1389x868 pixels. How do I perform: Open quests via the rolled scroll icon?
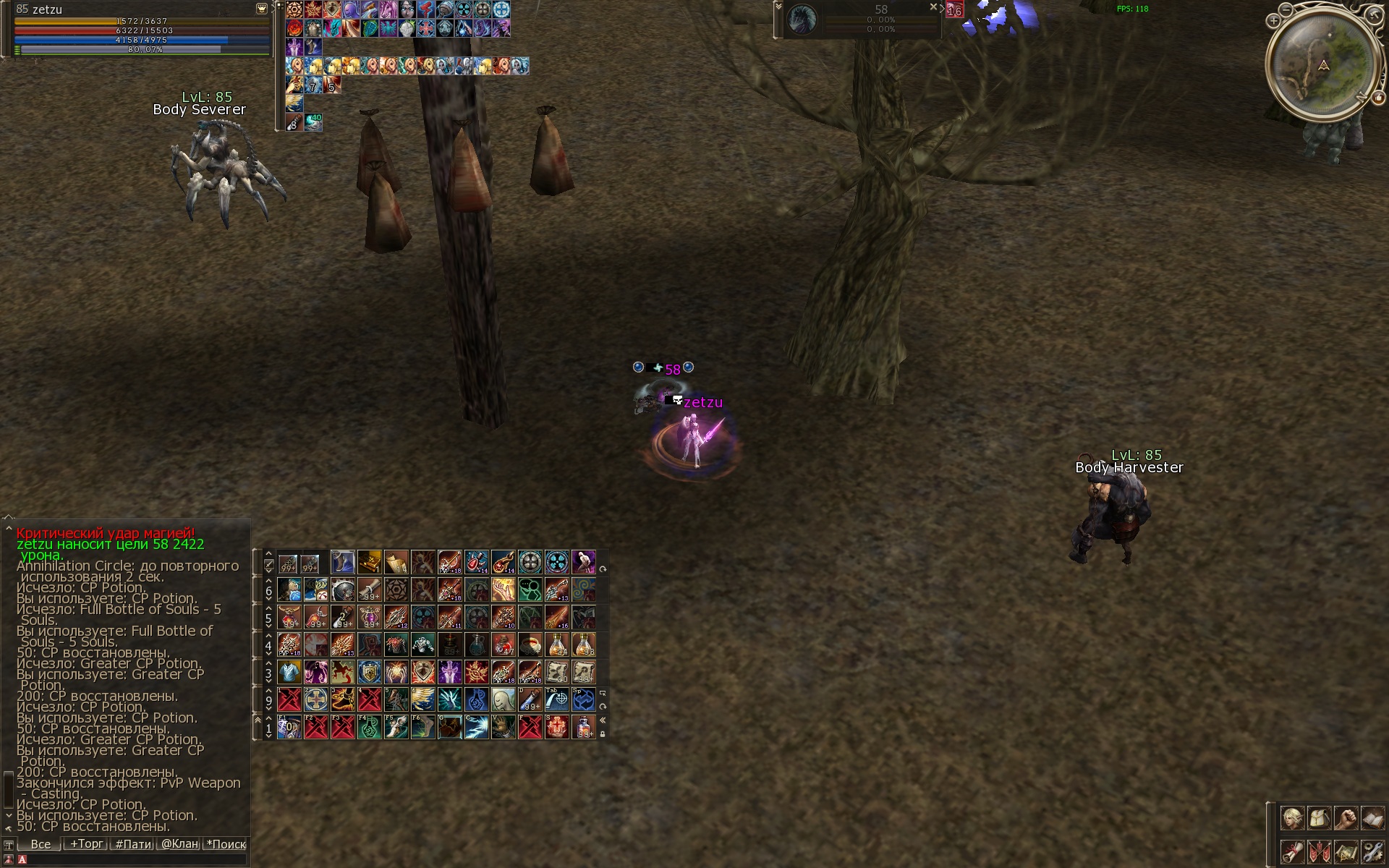(1292, 851)
